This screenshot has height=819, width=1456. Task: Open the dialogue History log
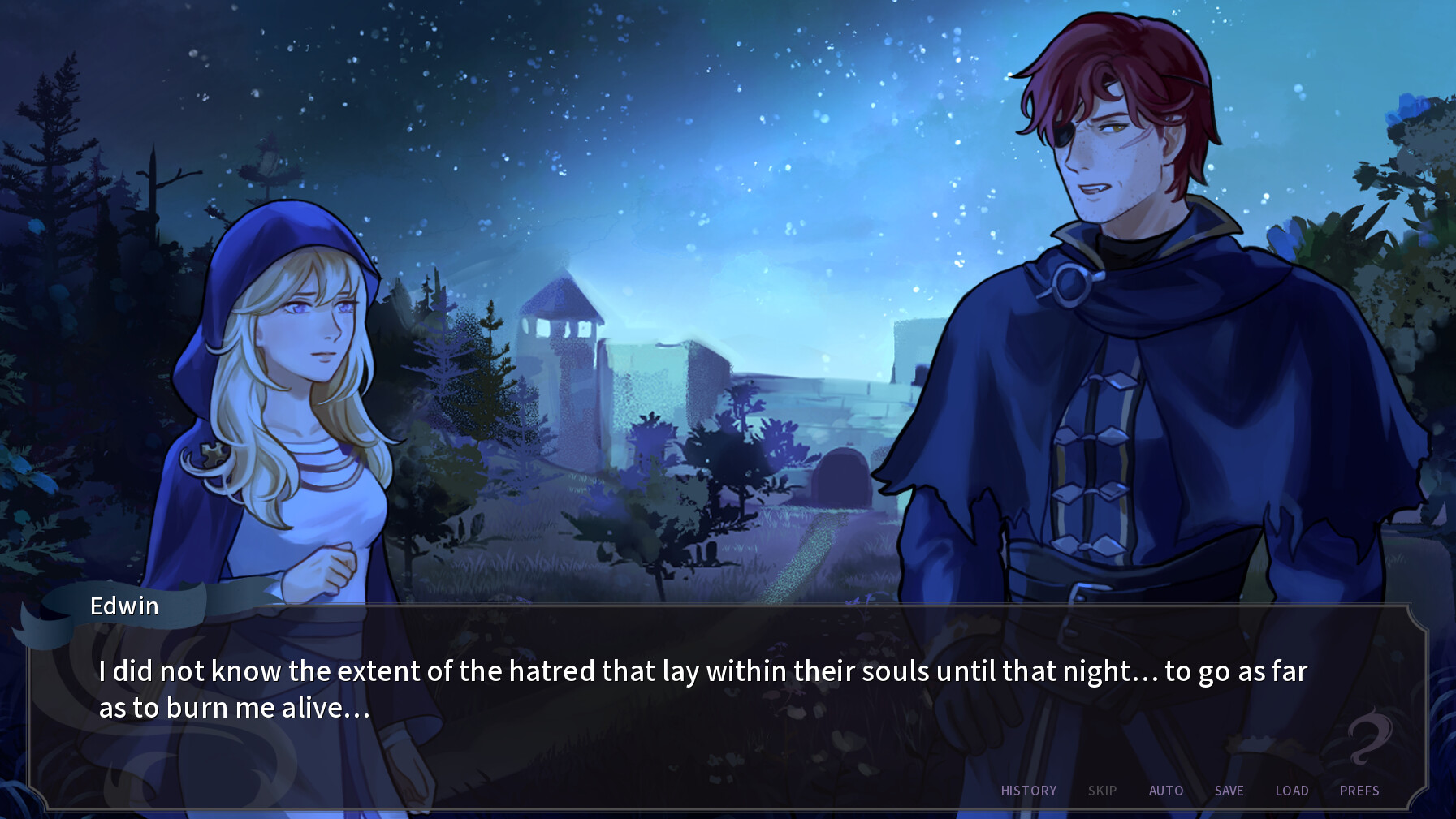click(x=1028, y=791)
